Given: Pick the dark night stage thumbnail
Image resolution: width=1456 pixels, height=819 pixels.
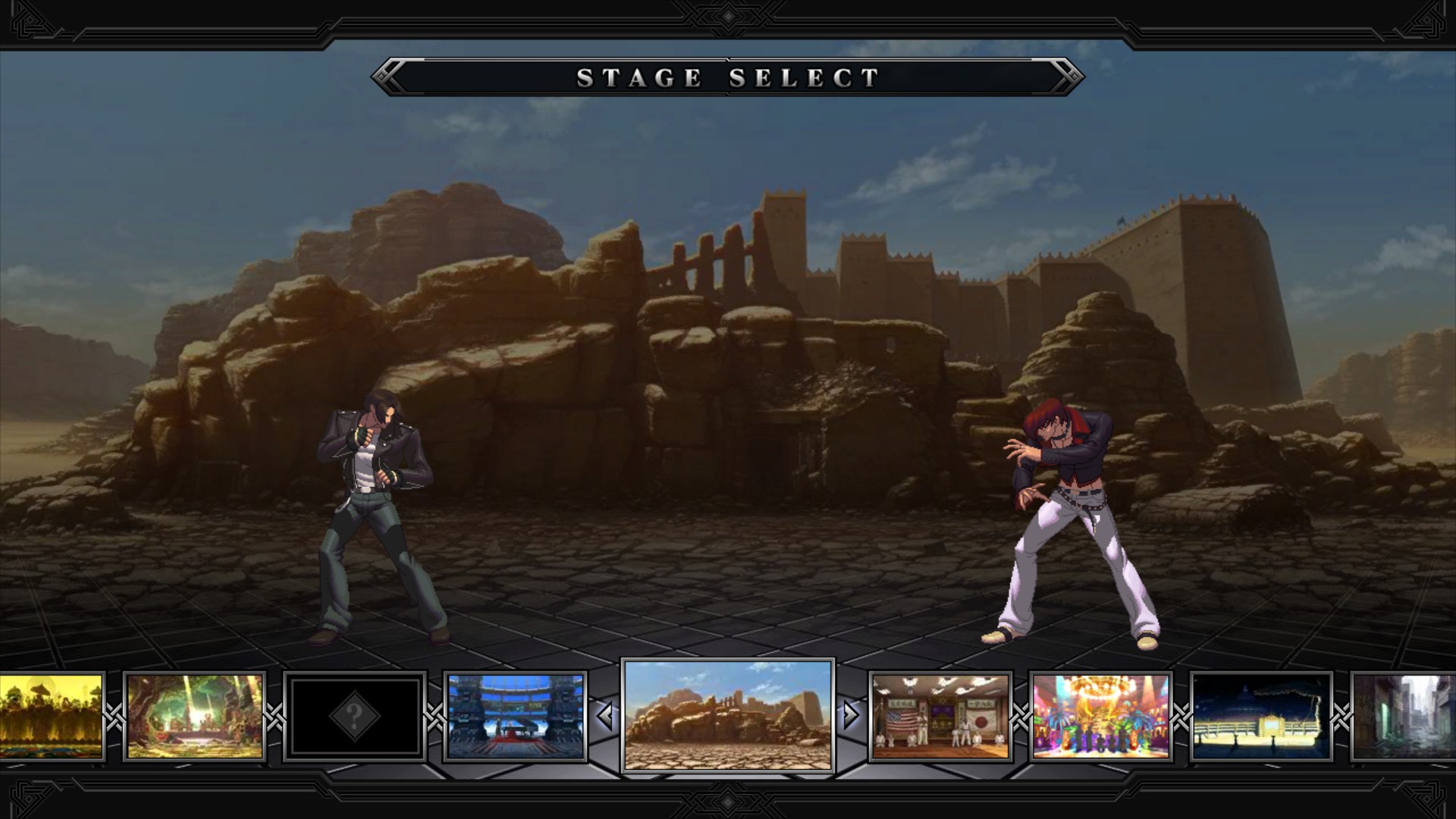Looking at the screenshot, I should click(1260, 716).
